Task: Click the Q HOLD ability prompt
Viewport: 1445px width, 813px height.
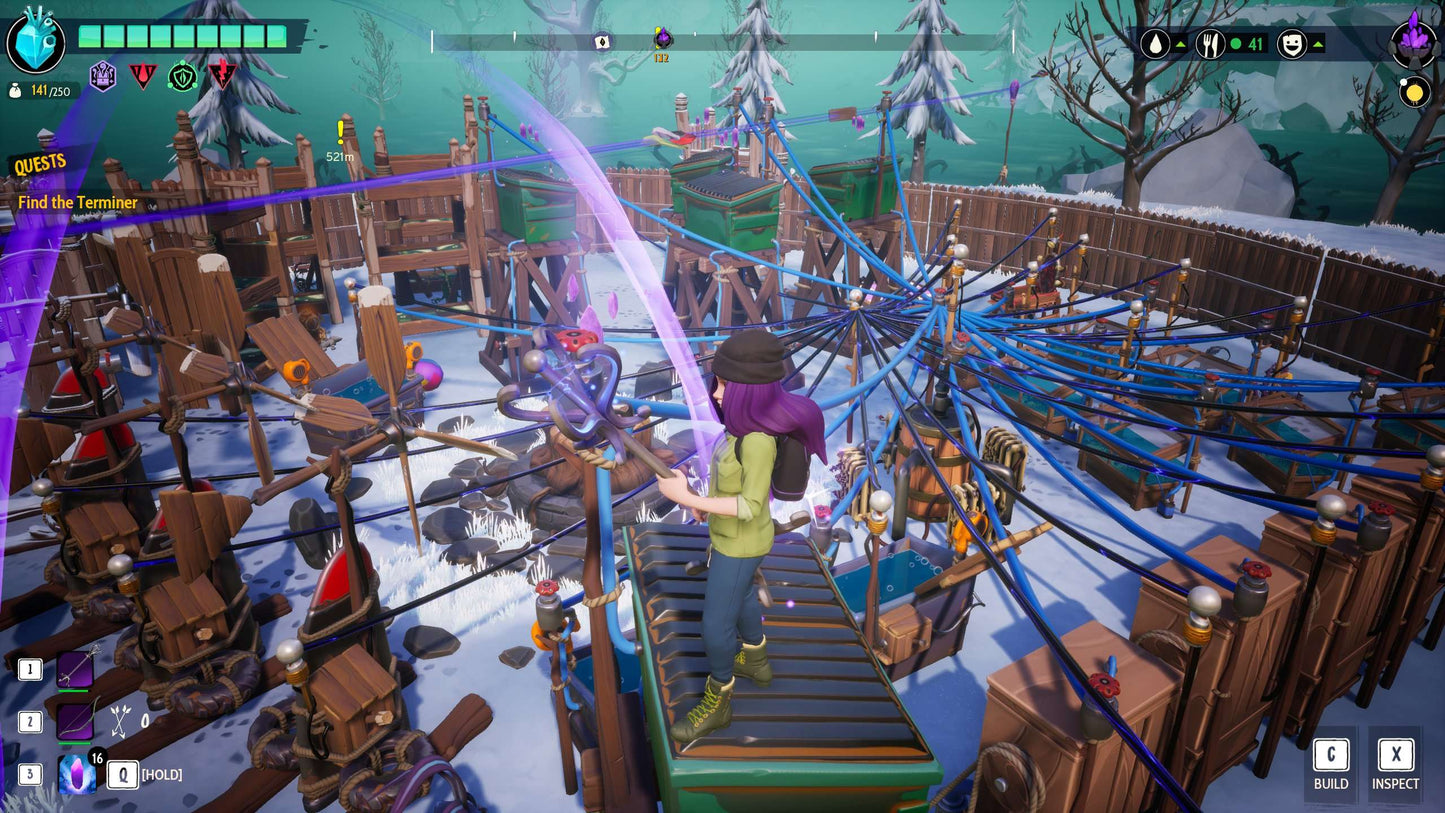Action: (x=122, y=774)
